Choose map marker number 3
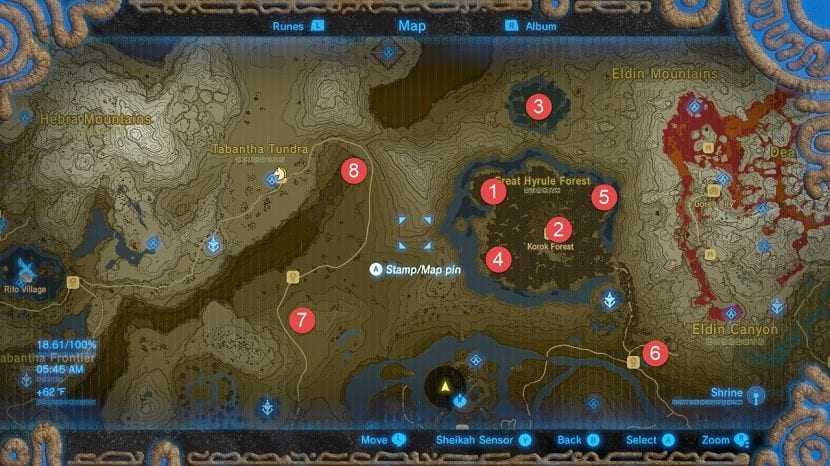The height and width of the screenshot is (466, 830). point(539,107)
